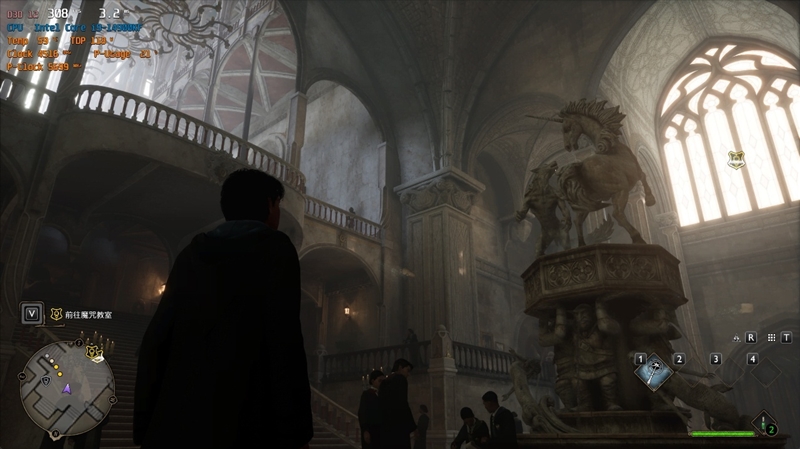Viewport: 800px width, 449px height.
Task: Open the circular minimap
Action: 66,381
